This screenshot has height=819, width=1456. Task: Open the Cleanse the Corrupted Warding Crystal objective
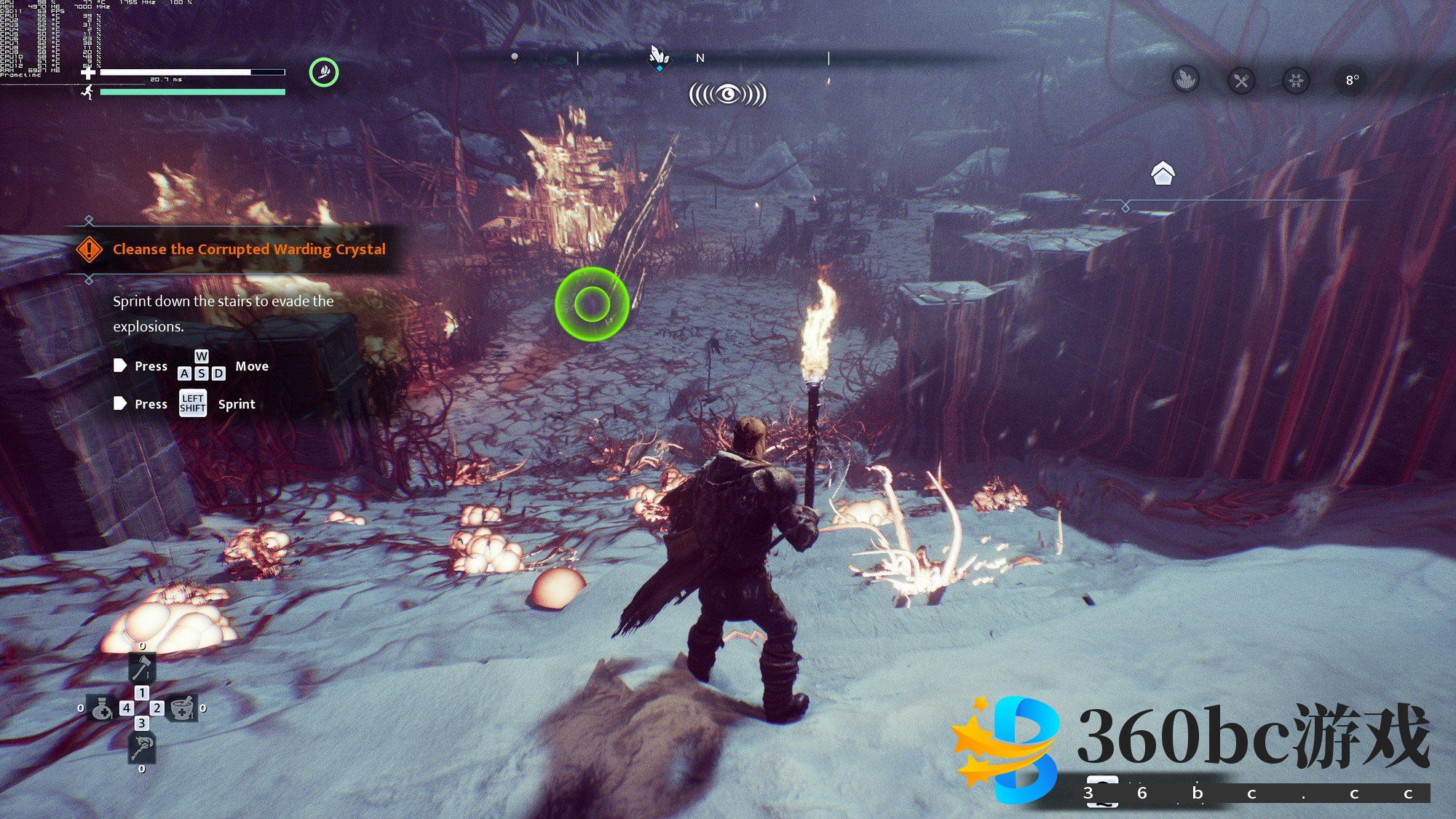249,249
